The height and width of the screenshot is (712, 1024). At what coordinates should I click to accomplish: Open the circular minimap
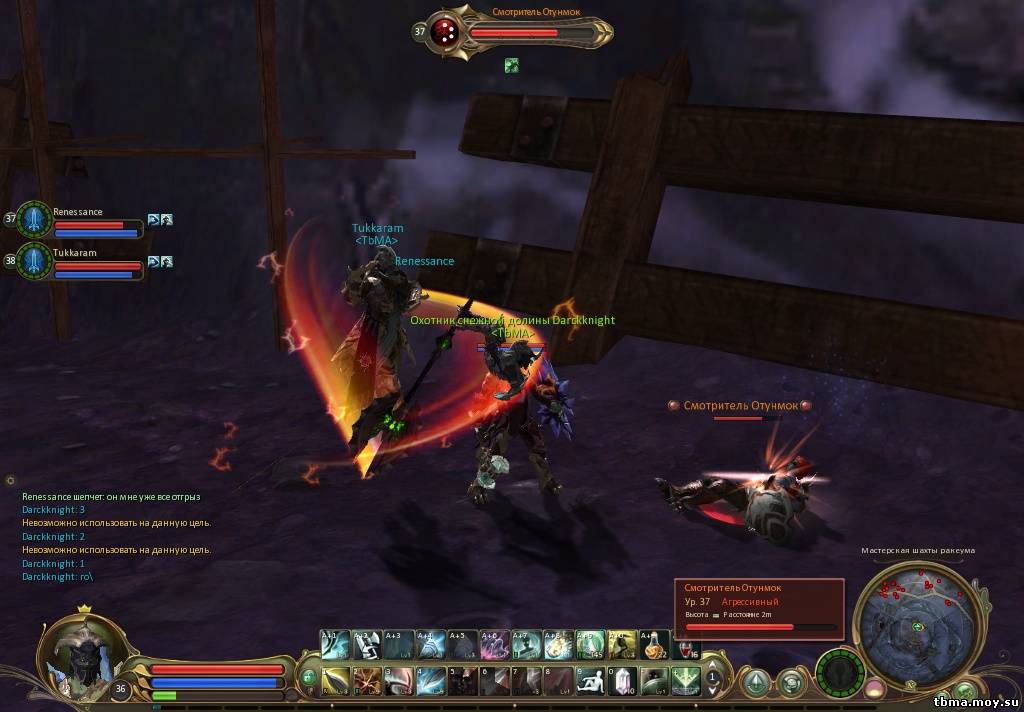pyautogui.click(x=918, y=626)
